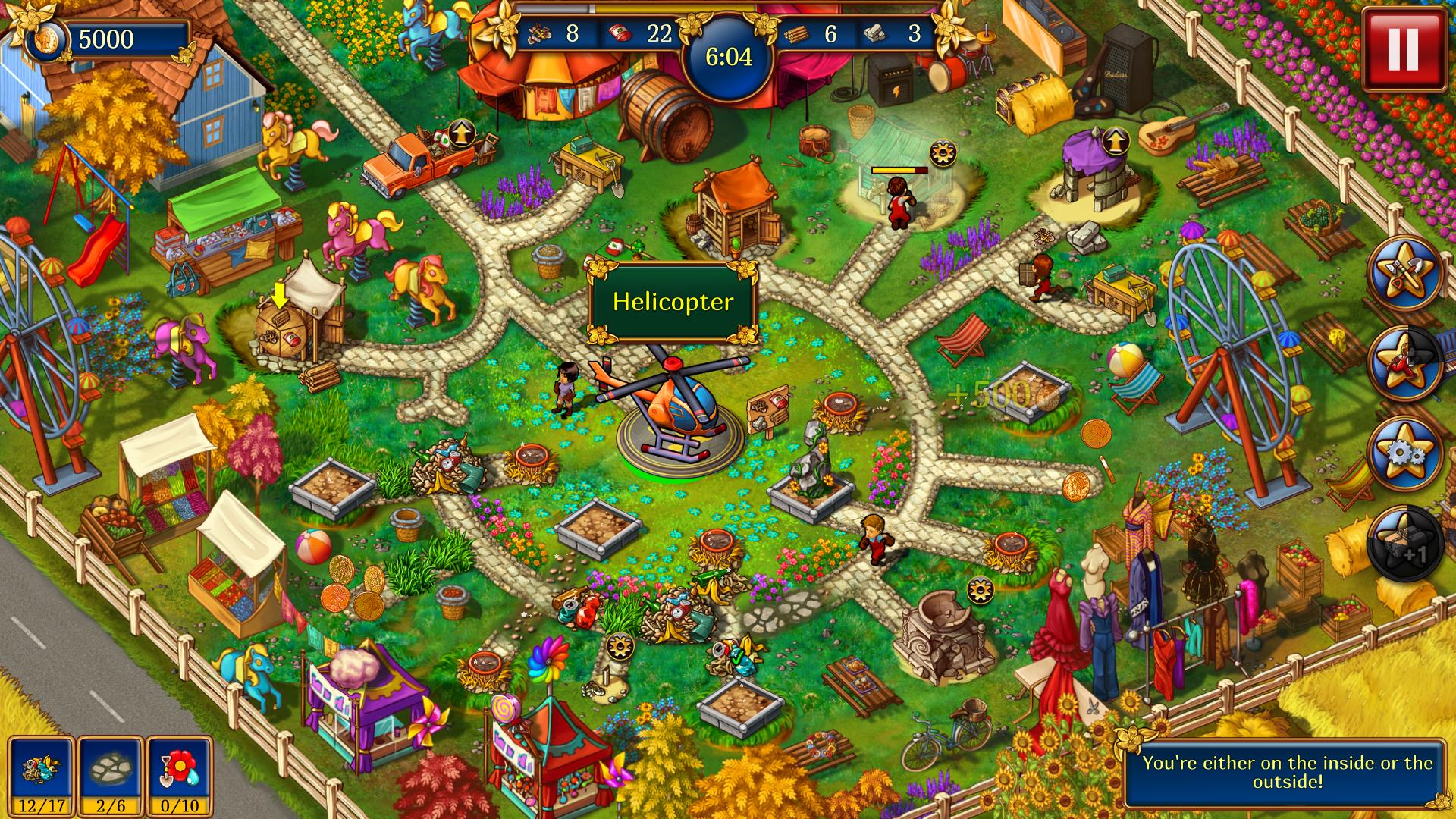The height and width of the screenshot is (819, 1456).
Task: Activate the running worker star bonus
Action: point(1404,363)
